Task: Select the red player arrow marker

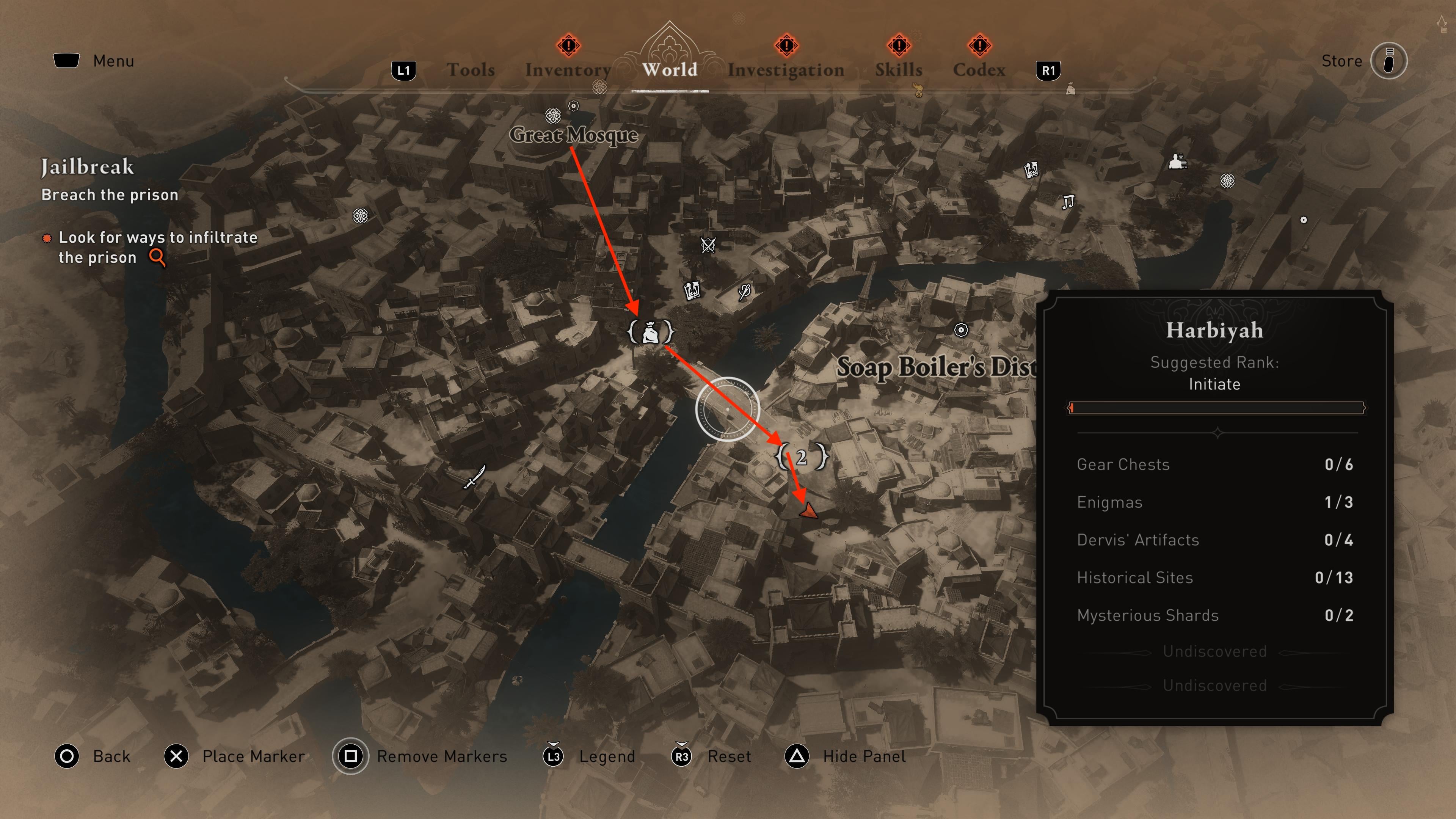Action: pos(809,511)
